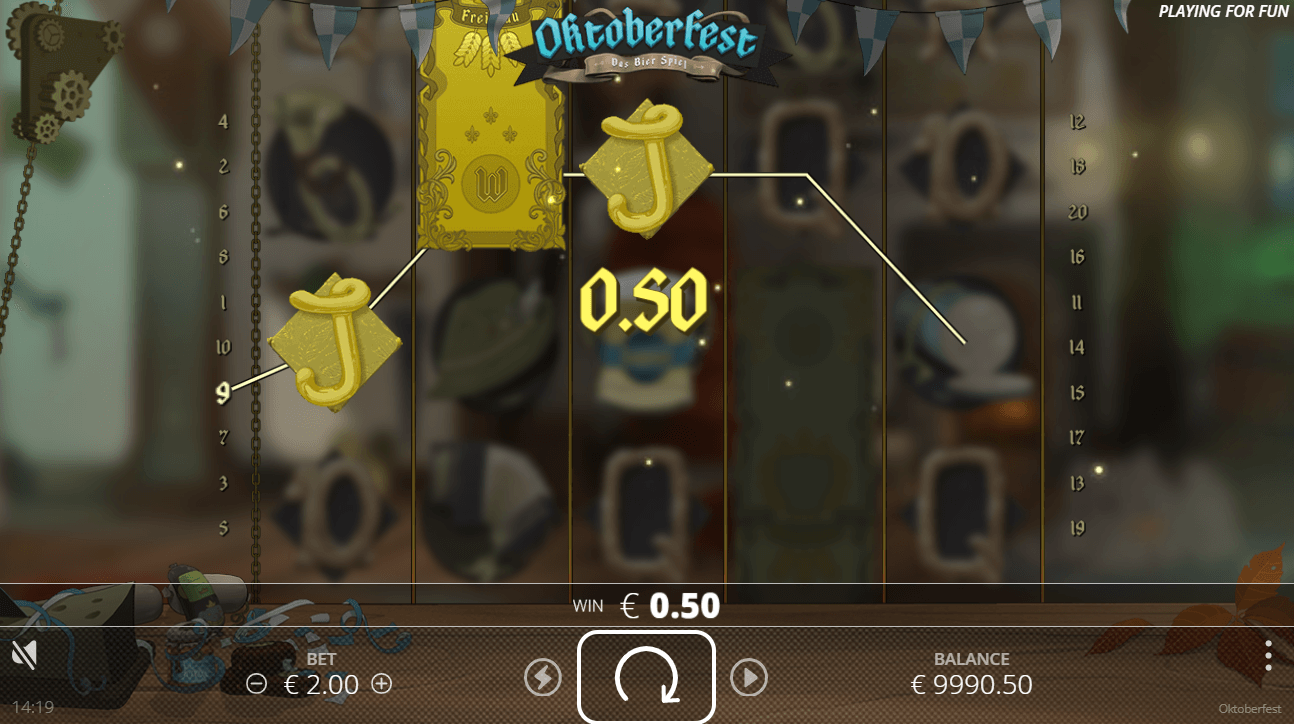Decrease the bet with the minus button
This screenshot has height=724, width=1294.
[257, 684]
